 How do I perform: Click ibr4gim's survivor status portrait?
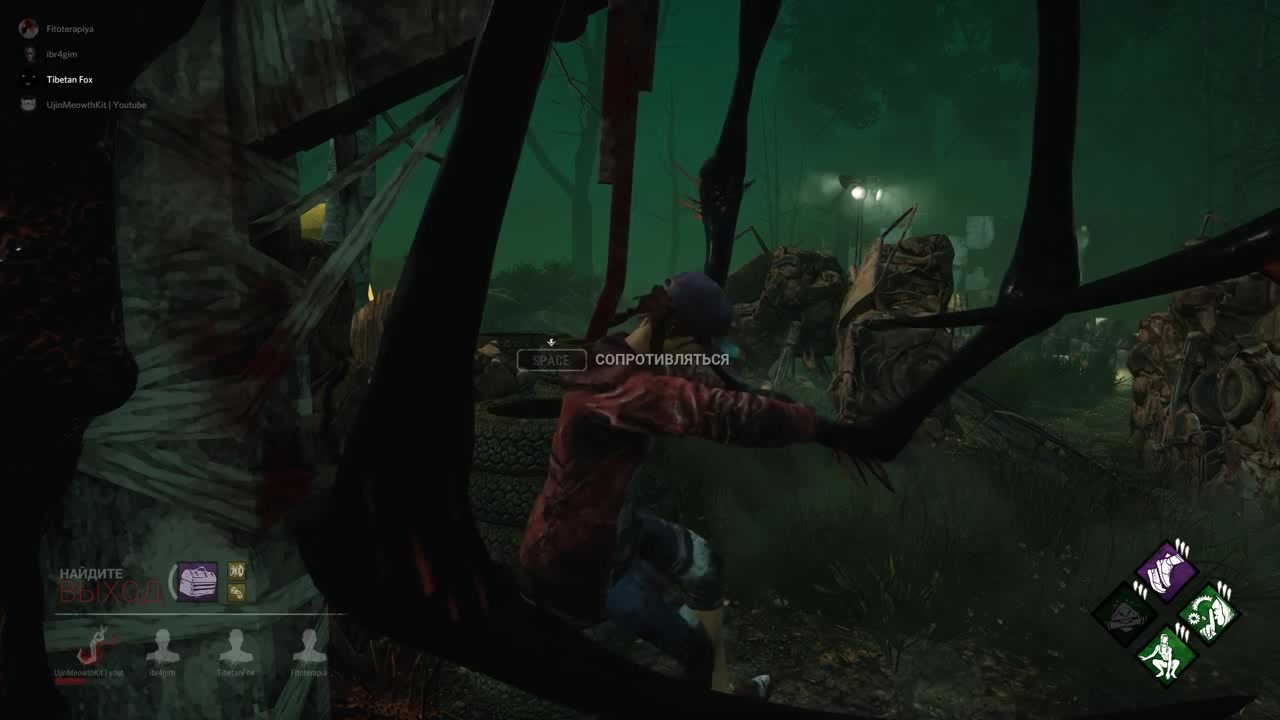coord(163,648)
